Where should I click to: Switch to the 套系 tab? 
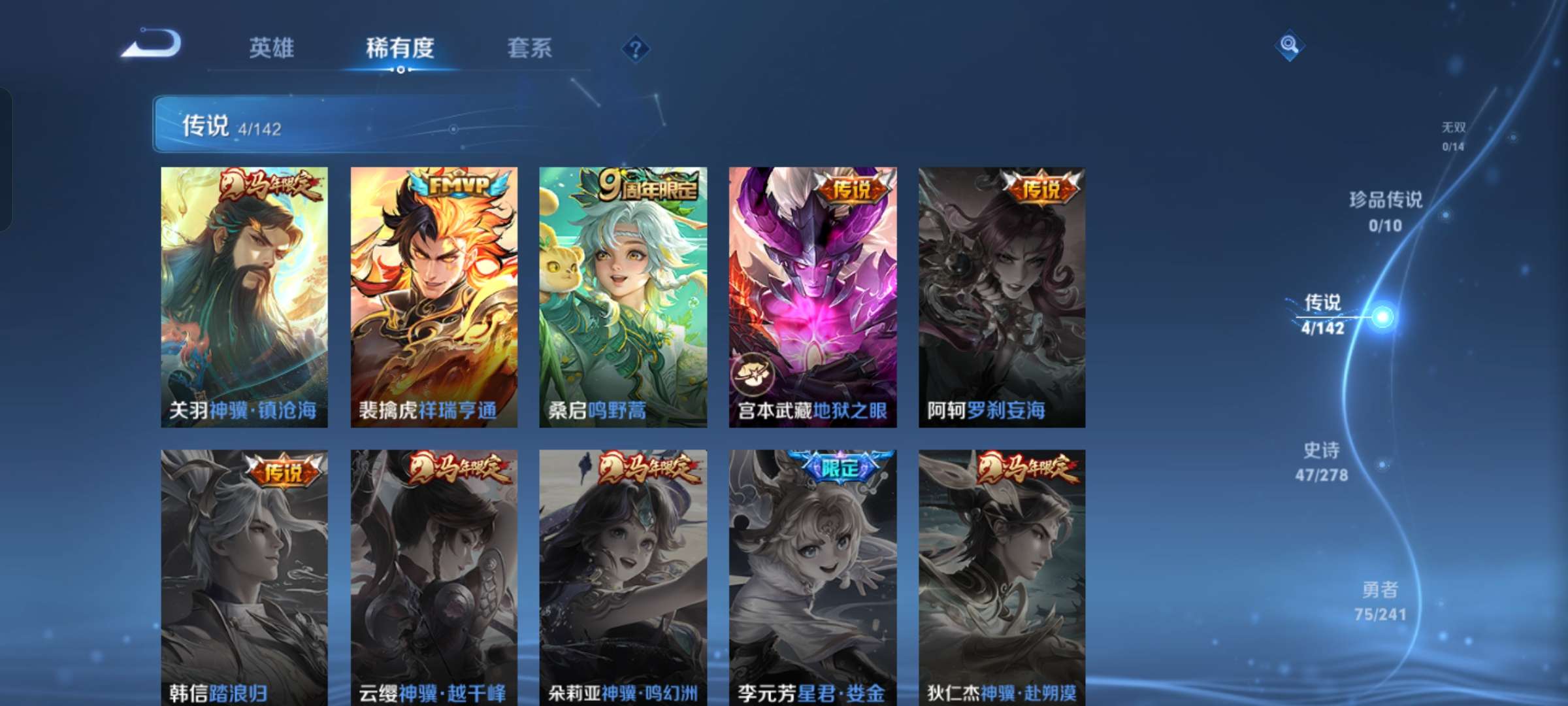pos(529,48)
